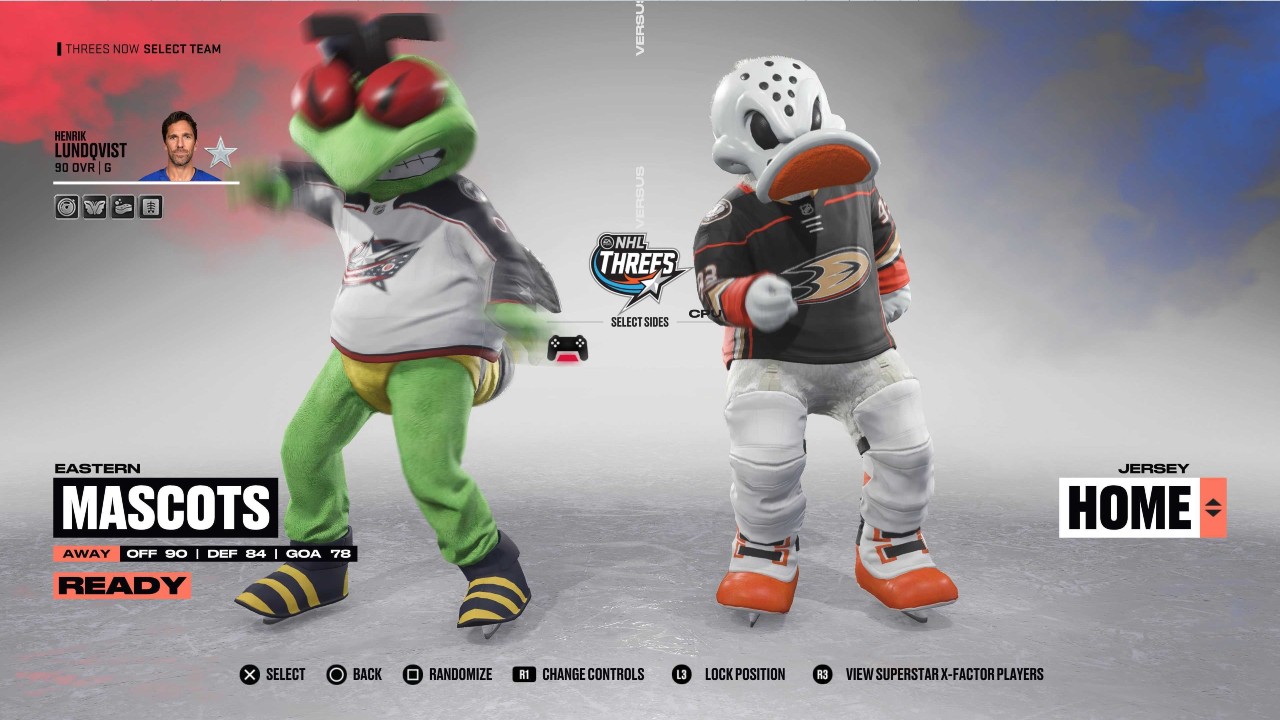
Task: Click the THREES NOW SELECT TEAM header
Action: pos(138,48)
